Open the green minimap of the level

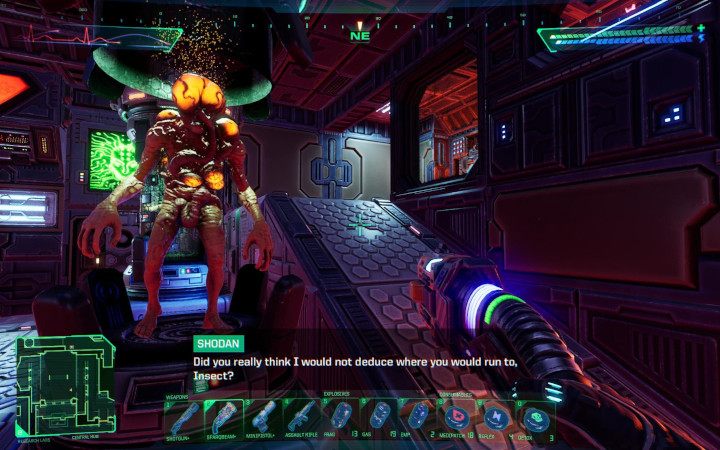(x=62, y=387)
